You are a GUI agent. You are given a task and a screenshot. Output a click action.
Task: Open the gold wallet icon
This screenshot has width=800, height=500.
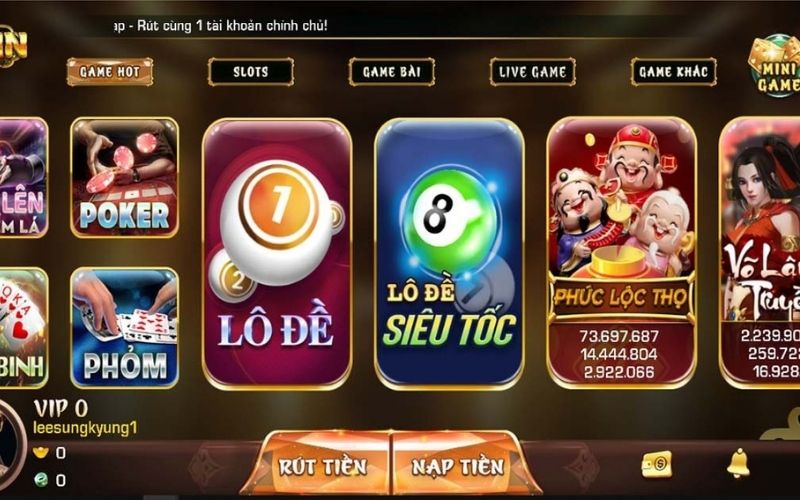coord(656,464)
